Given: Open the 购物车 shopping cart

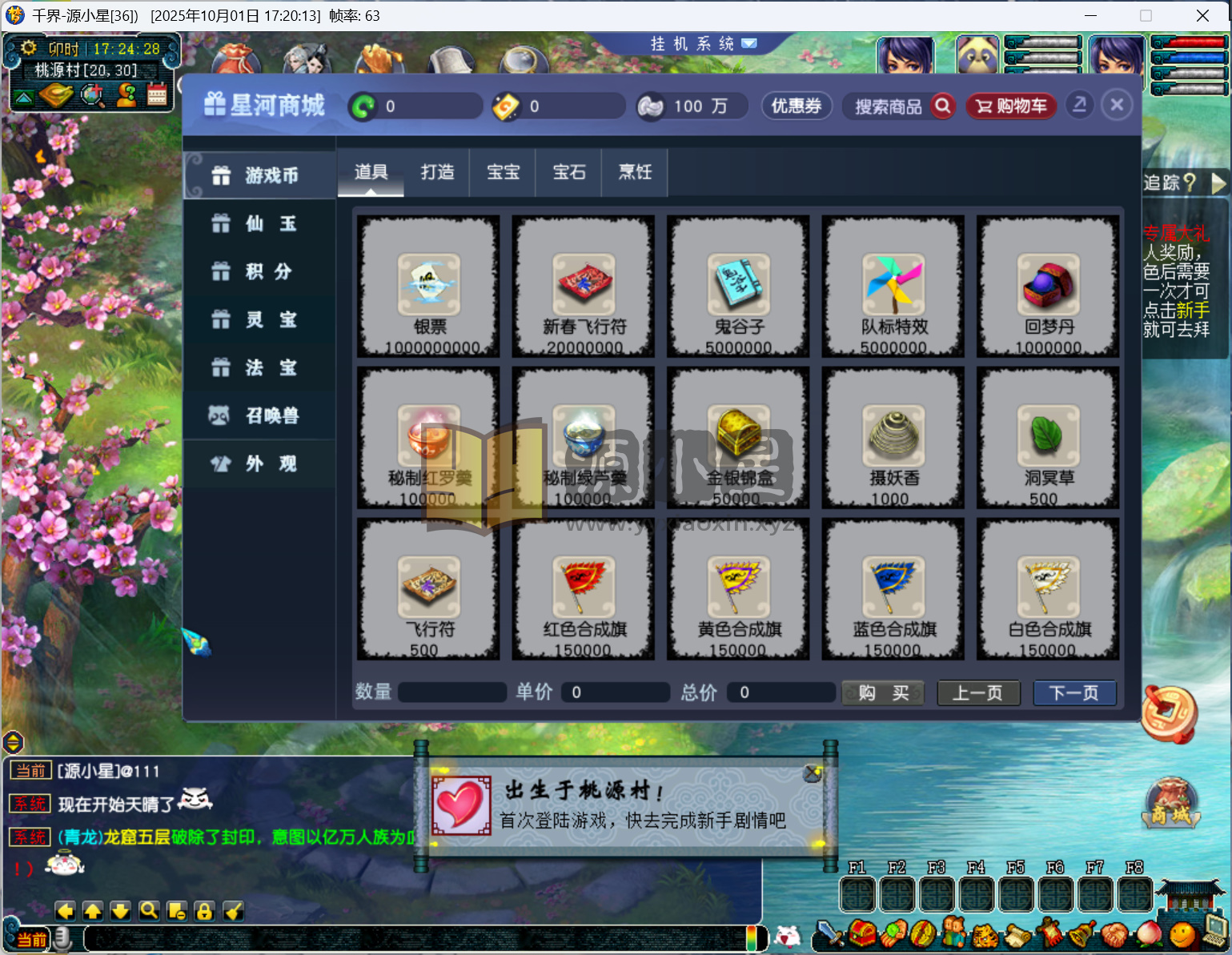Looking at the screenshot, I should click(1010, 106).
